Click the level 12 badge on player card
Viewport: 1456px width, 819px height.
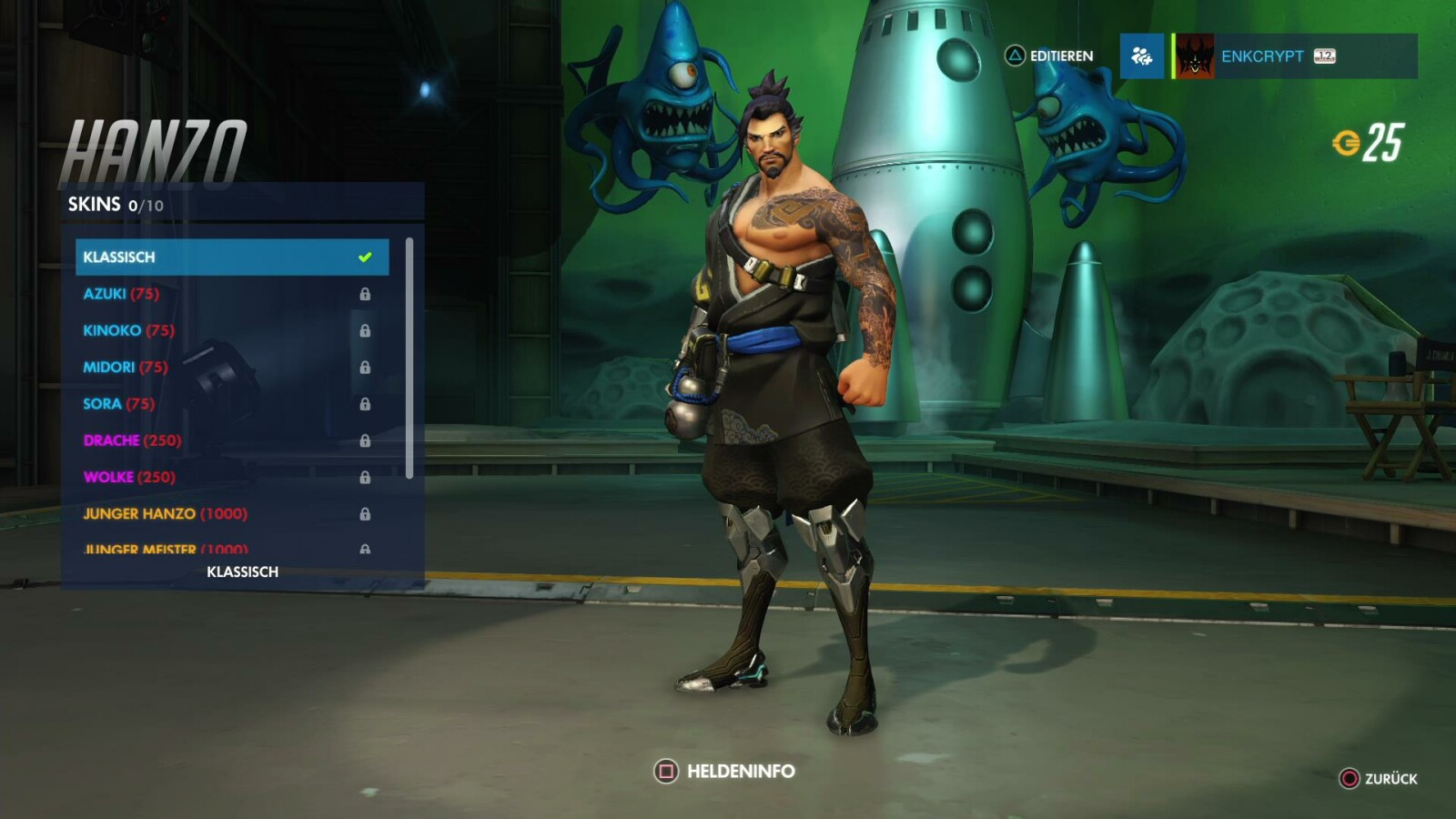[x=1325, y=56]
